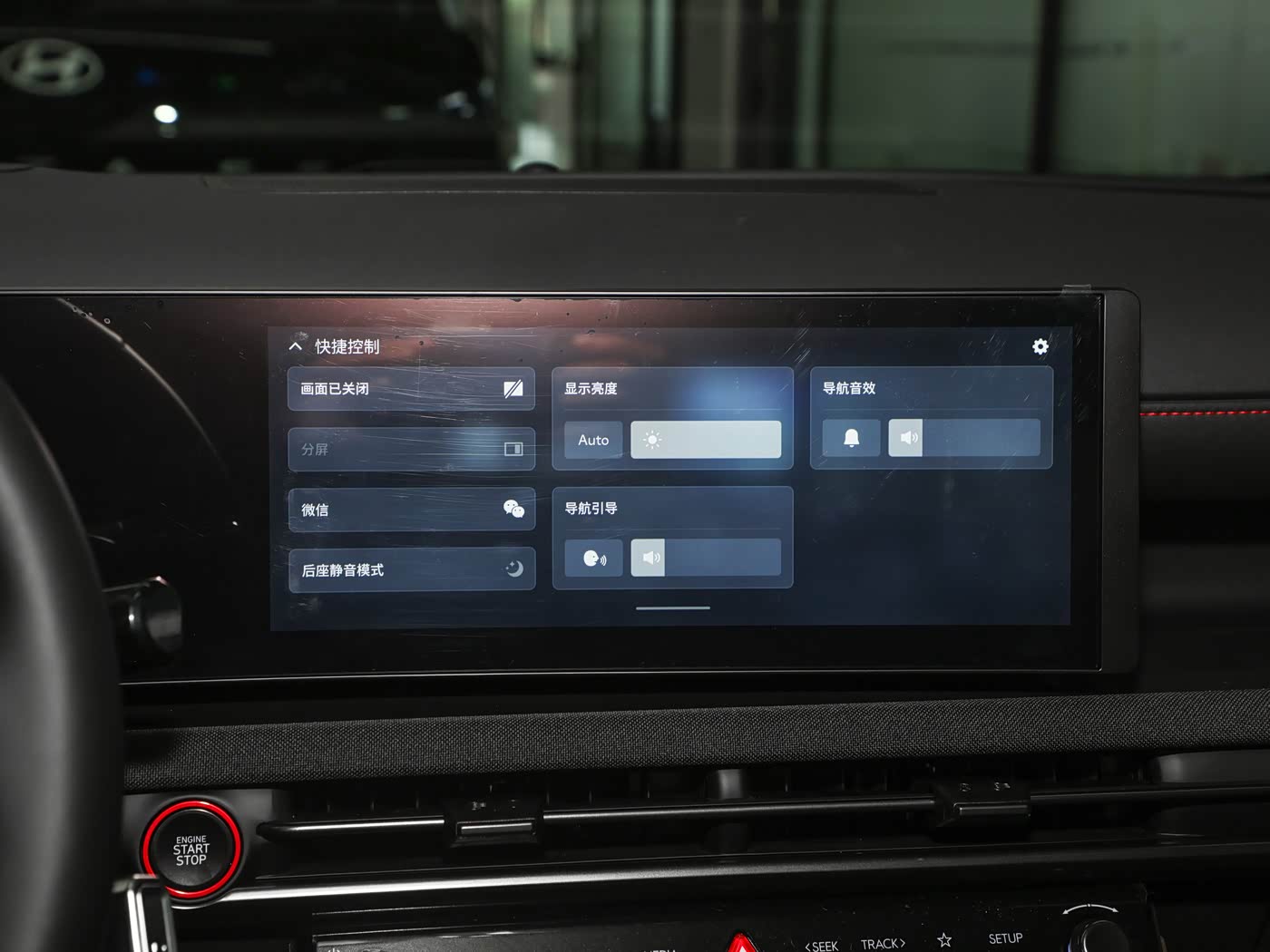The height and width of the screenshot is (952, 1270).
Task: Adjust the 显示亮度 brightness slider
Action: click(x=706, y=440)
